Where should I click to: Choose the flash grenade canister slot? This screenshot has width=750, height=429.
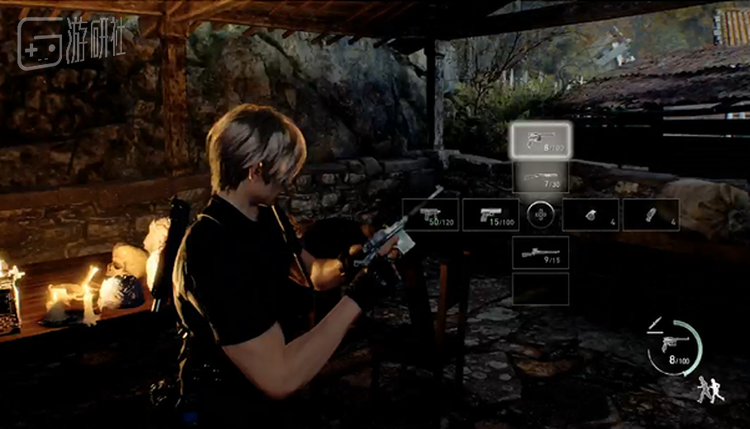tap(651, 215)
